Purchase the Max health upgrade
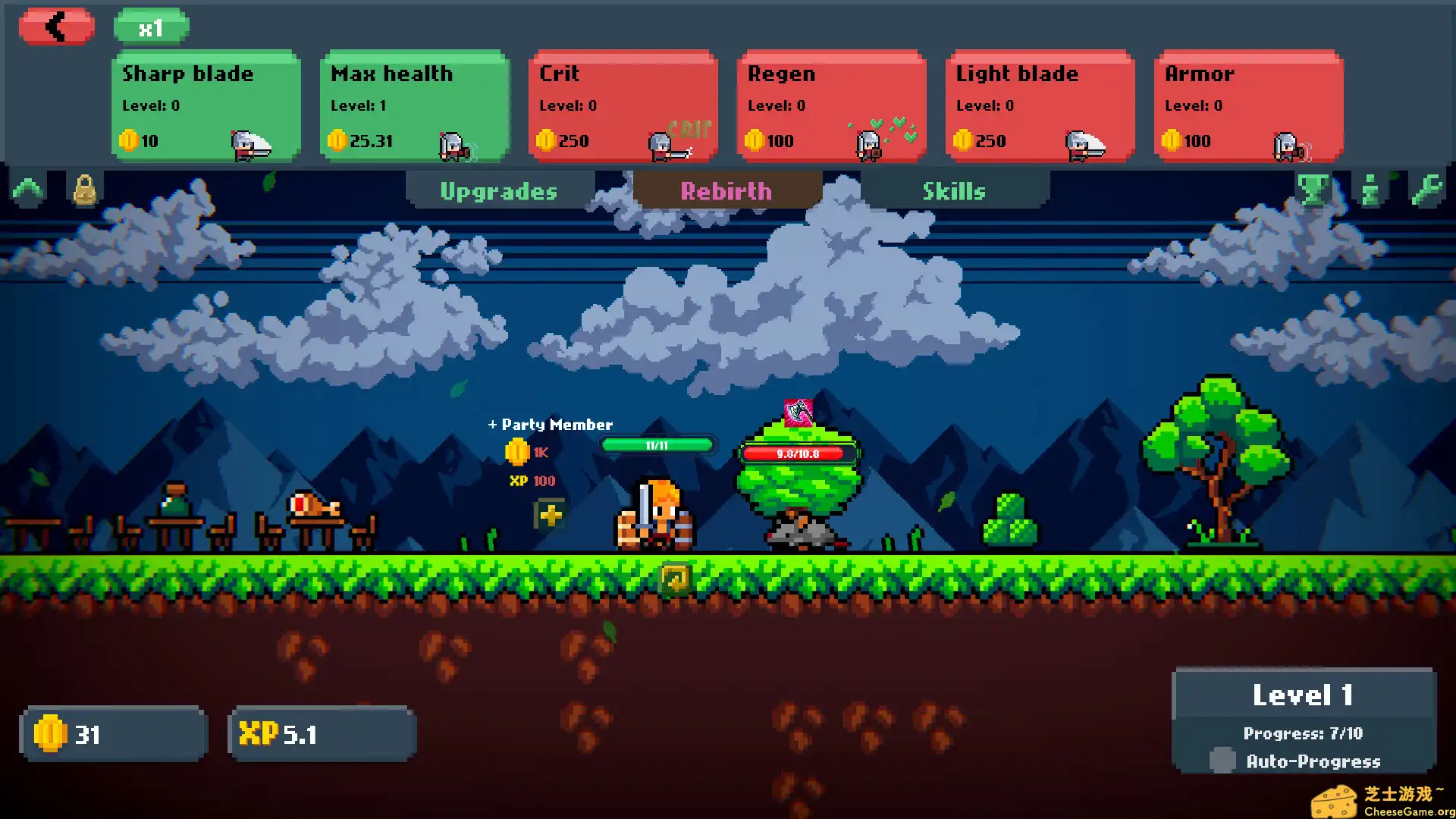The image size is (1456, 819). 414,106
